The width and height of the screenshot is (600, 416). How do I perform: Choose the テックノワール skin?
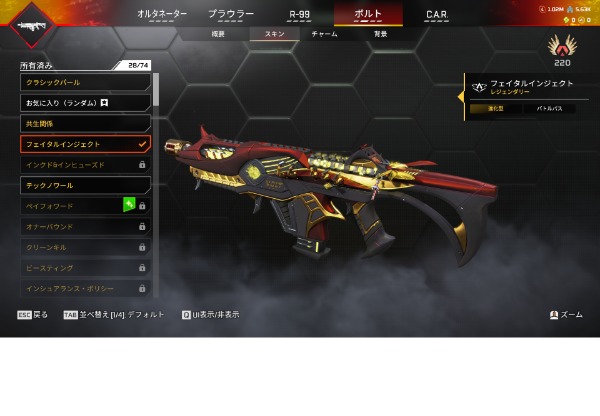tap(85, 185)
